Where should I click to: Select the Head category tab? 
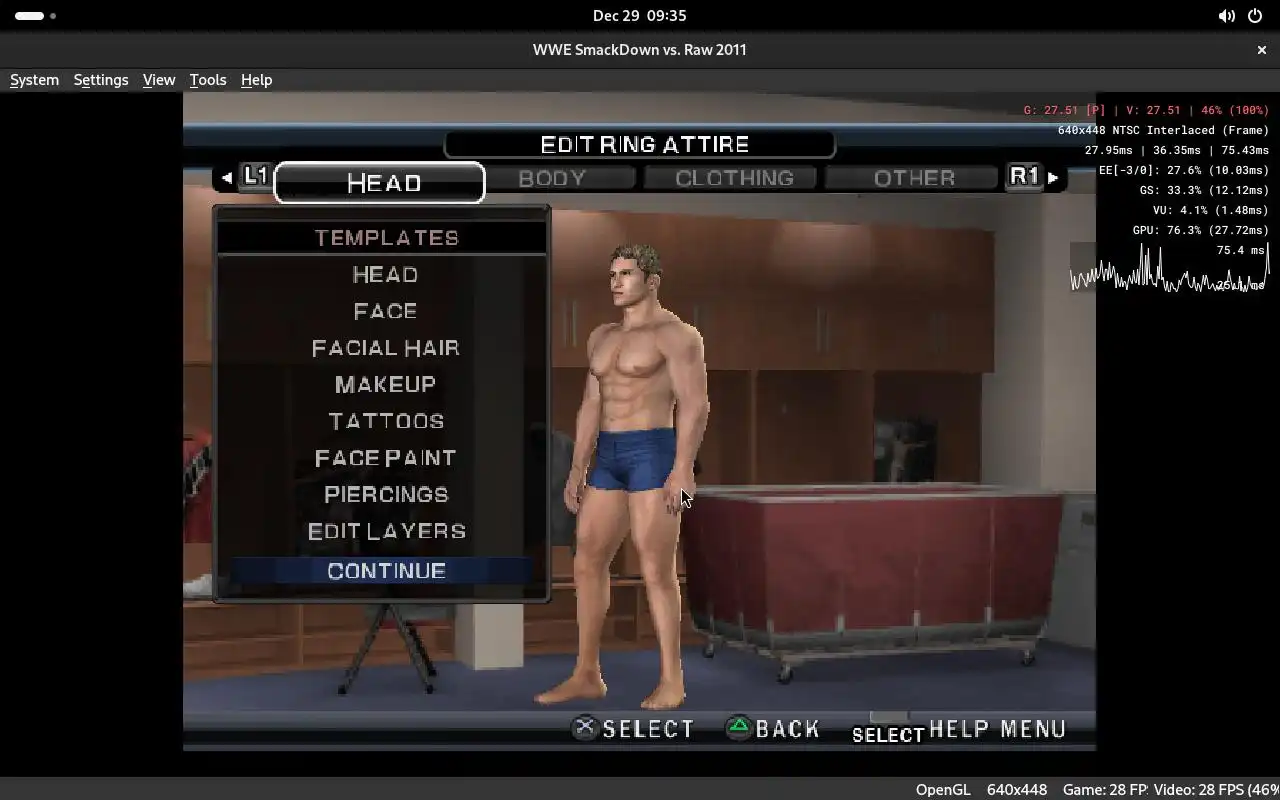(x=383, y=183)
